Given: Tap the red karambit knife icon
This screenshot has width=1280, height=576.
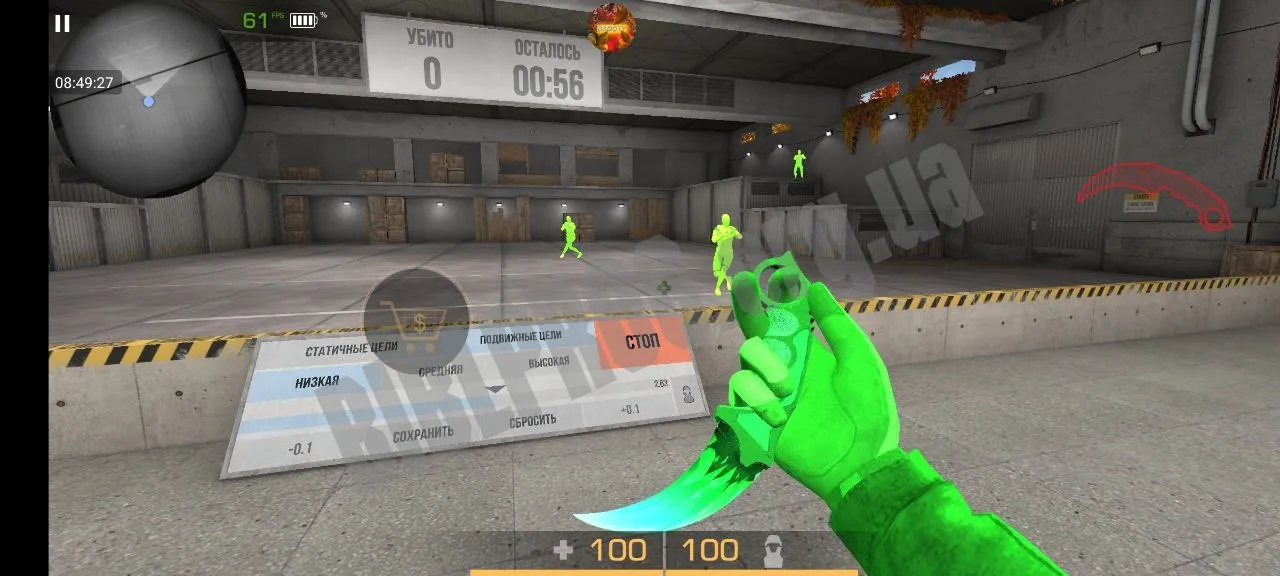Looking at the screenshot, I should point(1156,196).
